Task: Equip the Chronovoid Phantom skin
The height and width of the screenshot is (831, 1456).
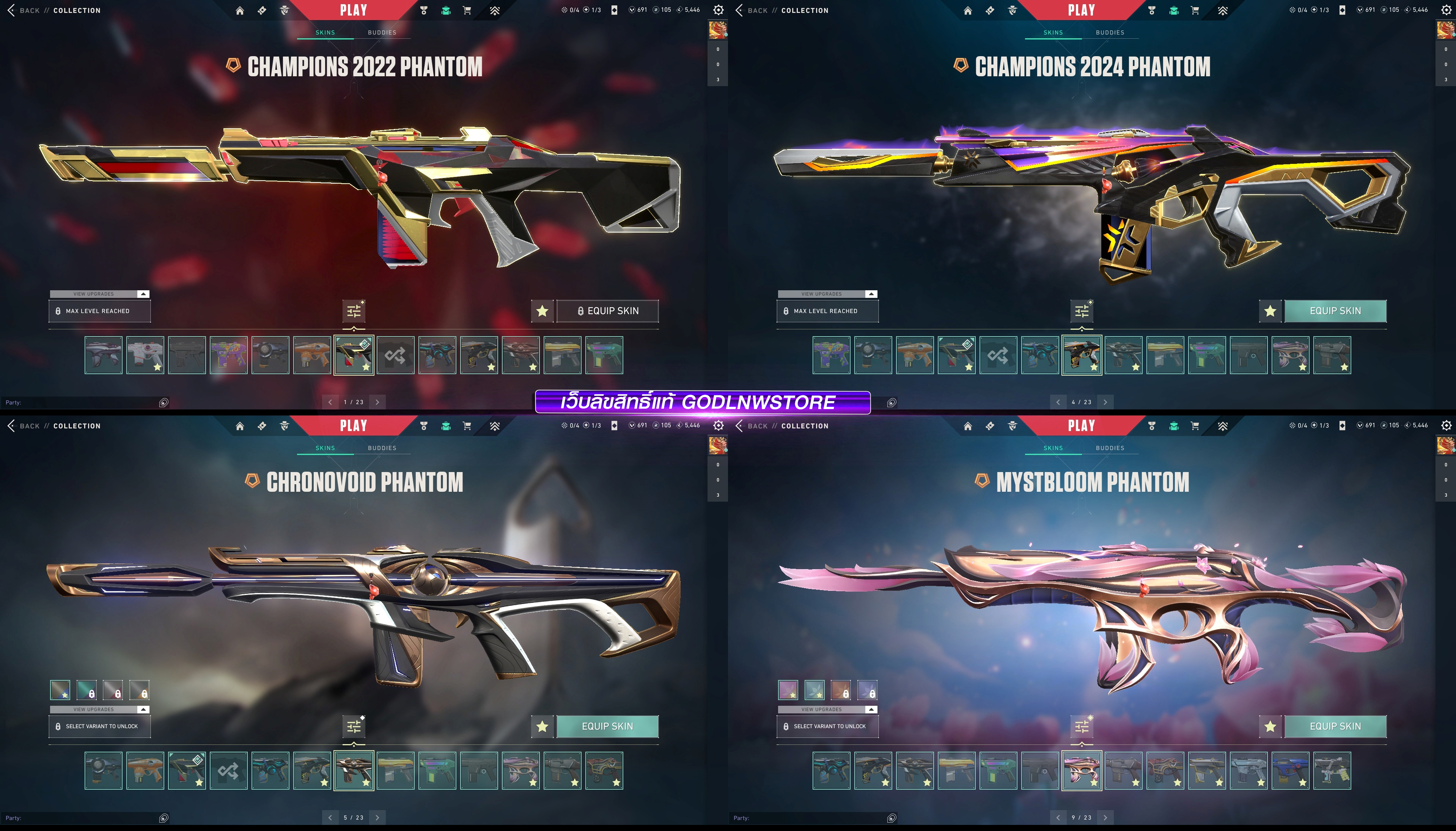Action: [x=607, y=727]
